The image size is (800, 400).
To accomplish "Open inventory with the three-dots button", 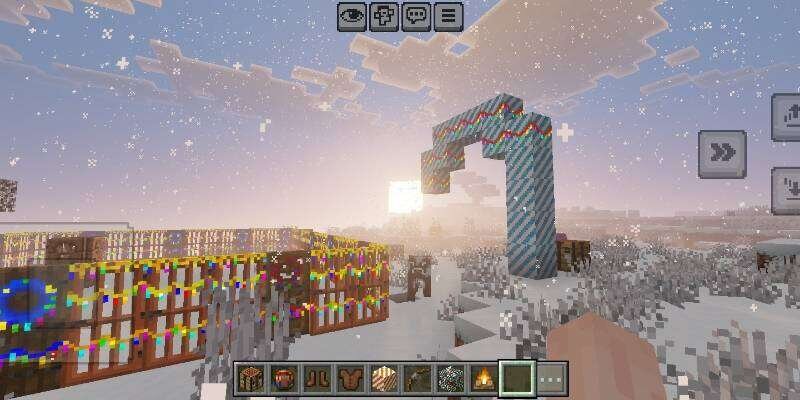I will click(x=551, y=380).
